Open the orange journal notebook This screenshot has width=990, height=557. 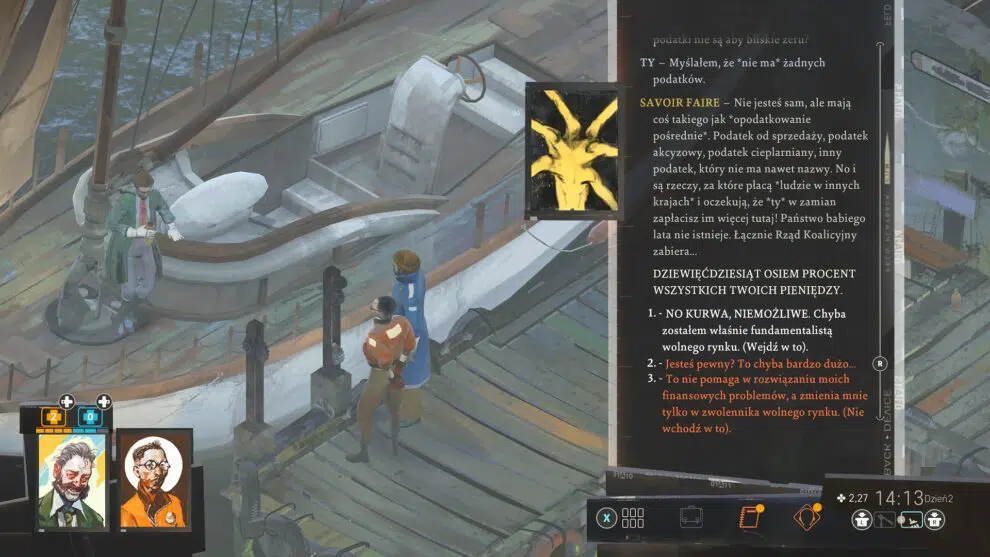tap(749, 518)
